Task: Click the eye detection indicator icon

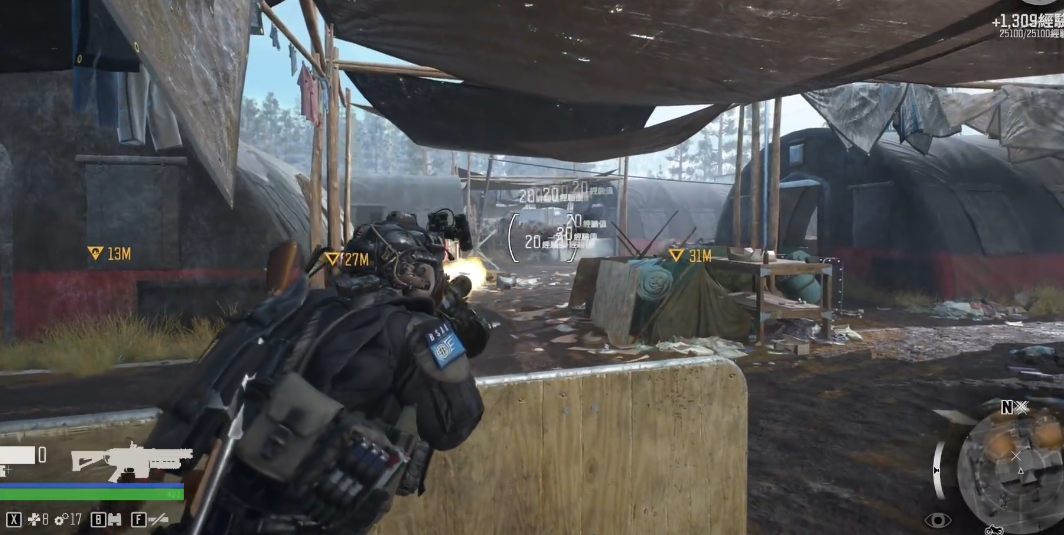Action: click(937, 520)
